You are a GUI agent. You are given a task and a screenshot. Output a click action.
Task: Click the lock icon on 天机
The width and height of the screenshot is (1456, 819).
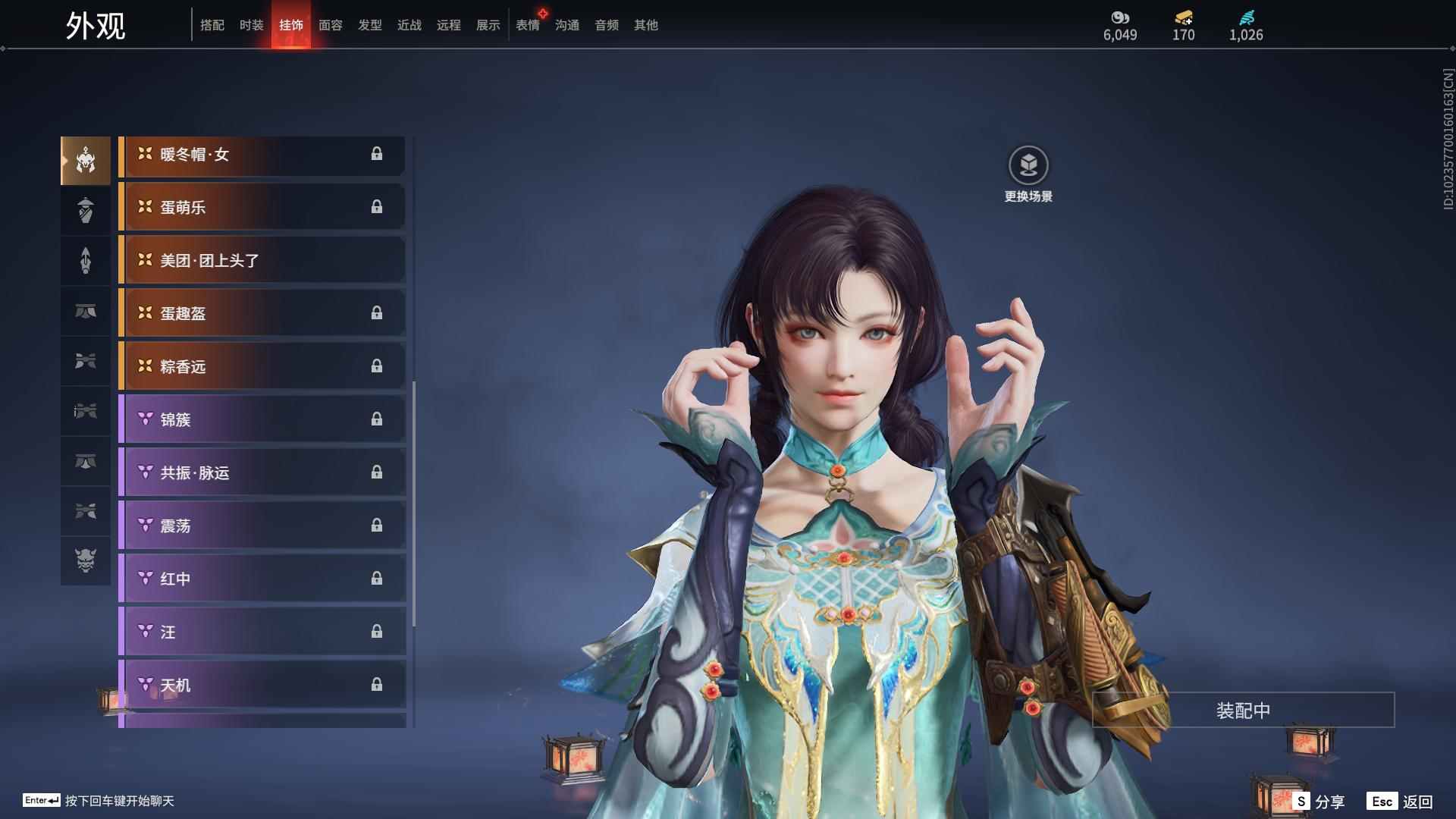[x=377, y=684]
